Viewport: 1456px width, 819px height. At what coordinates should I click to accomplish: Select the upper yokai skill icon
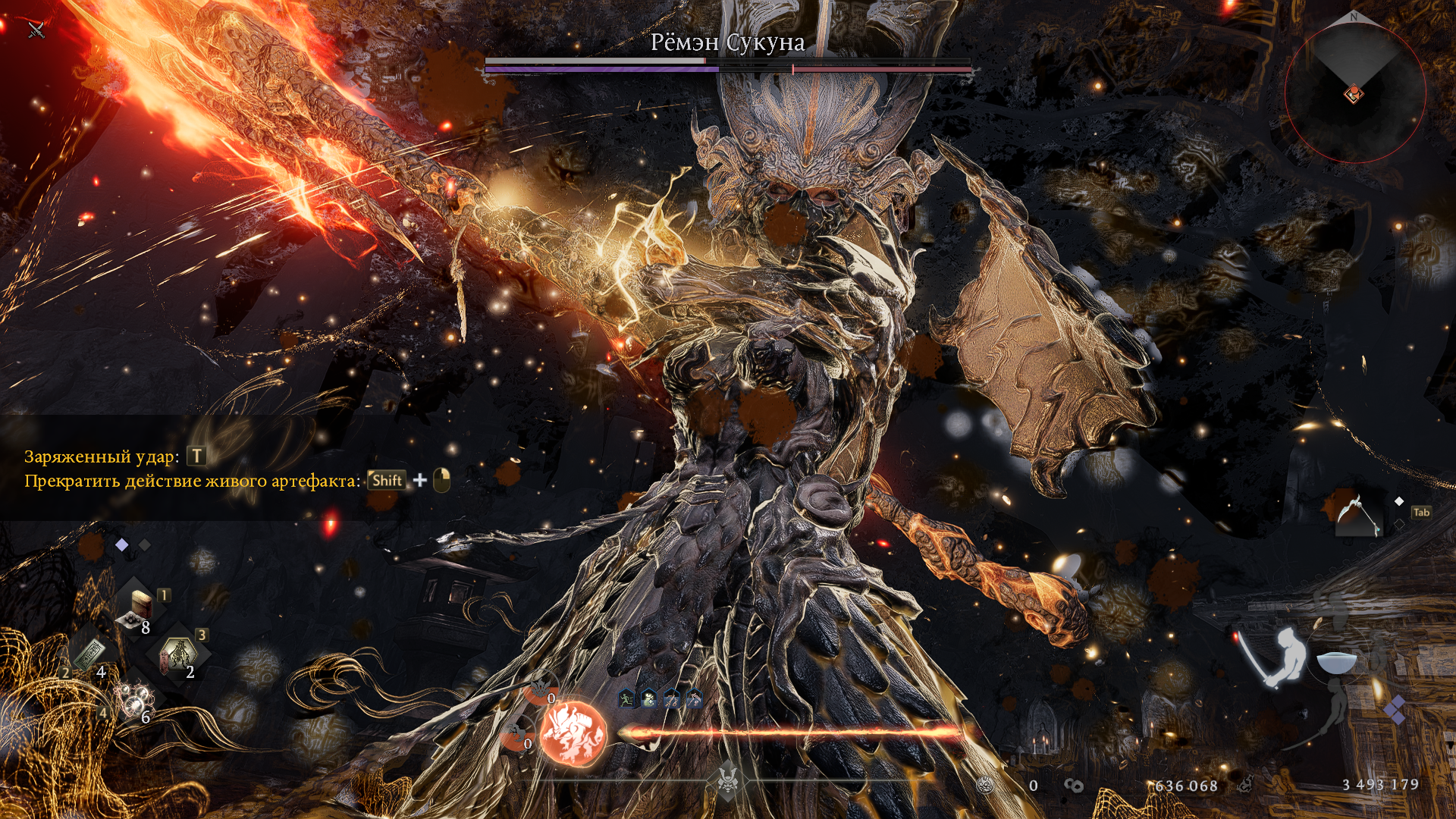tap(540, 688)
